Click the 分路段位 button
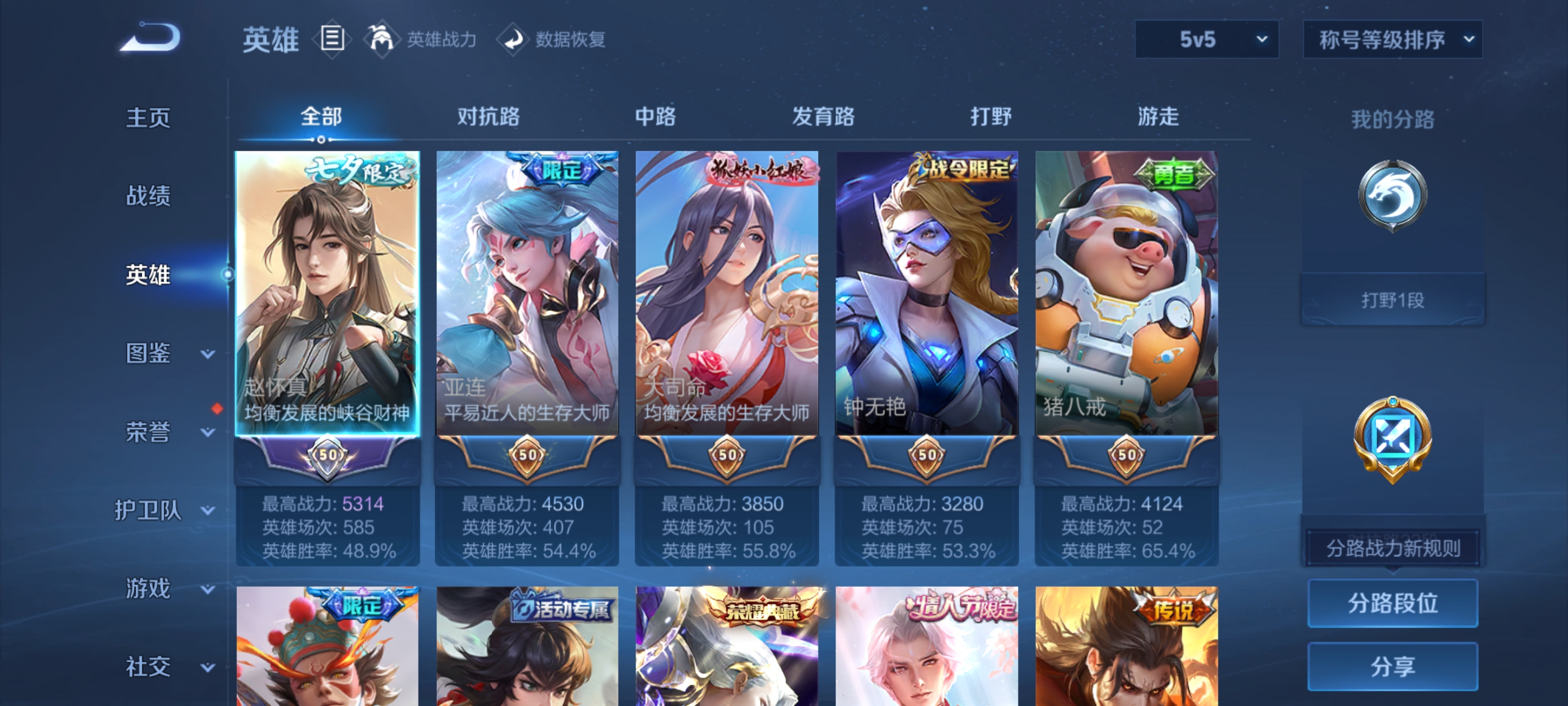The height and width of the screenshot is (706, 1568). pyautogui.click(x=1394, y=603)
